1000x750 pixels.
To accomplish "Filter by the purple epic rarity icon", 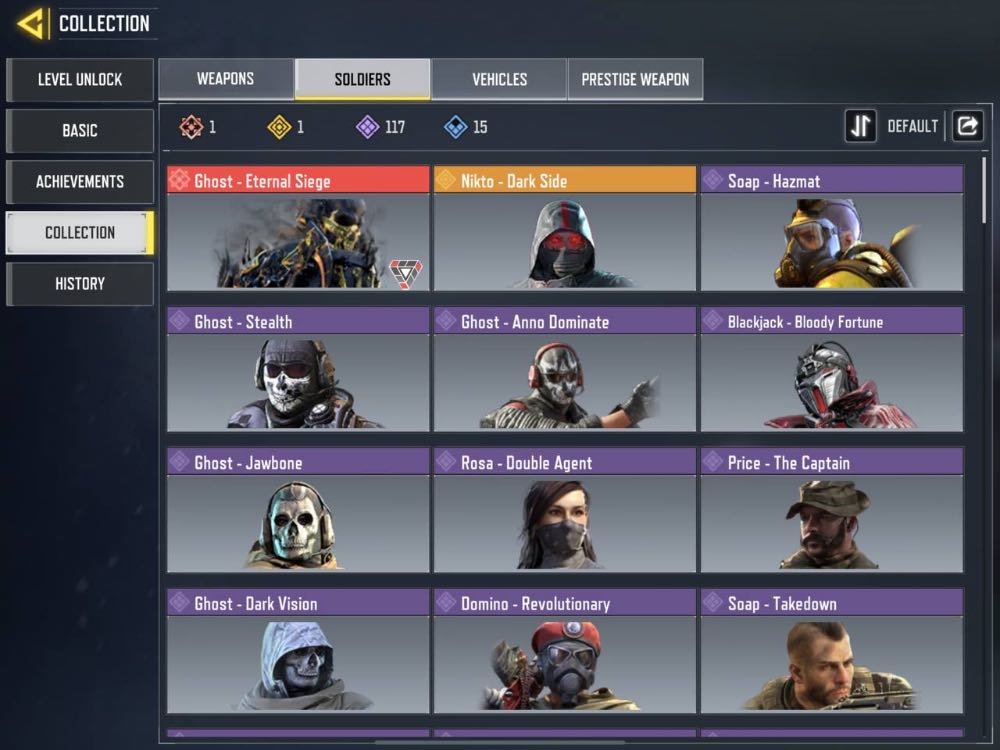I will [x=368, y=127].
